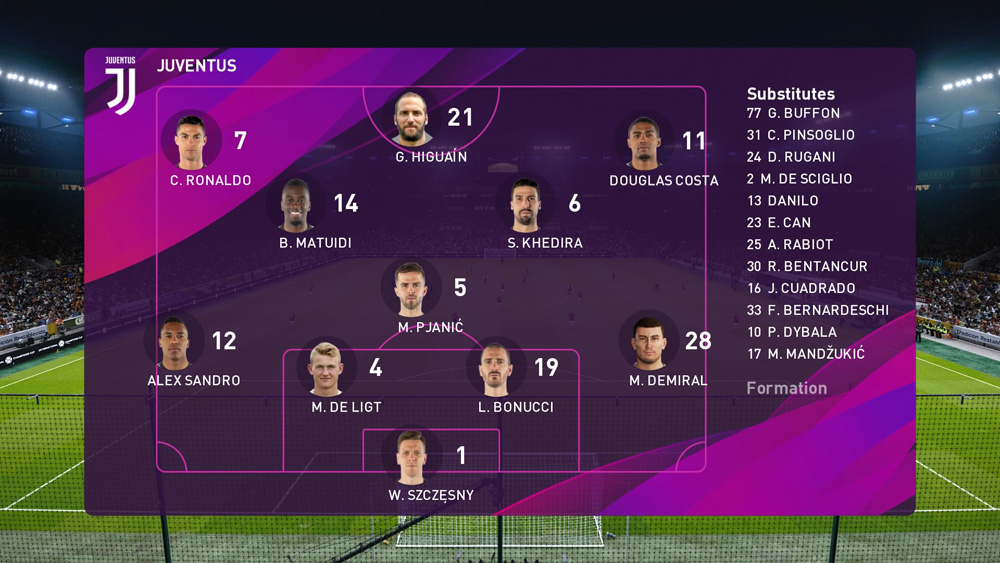
Task: Select Alex Sandro's player portrait
Action: pos(174,342)
